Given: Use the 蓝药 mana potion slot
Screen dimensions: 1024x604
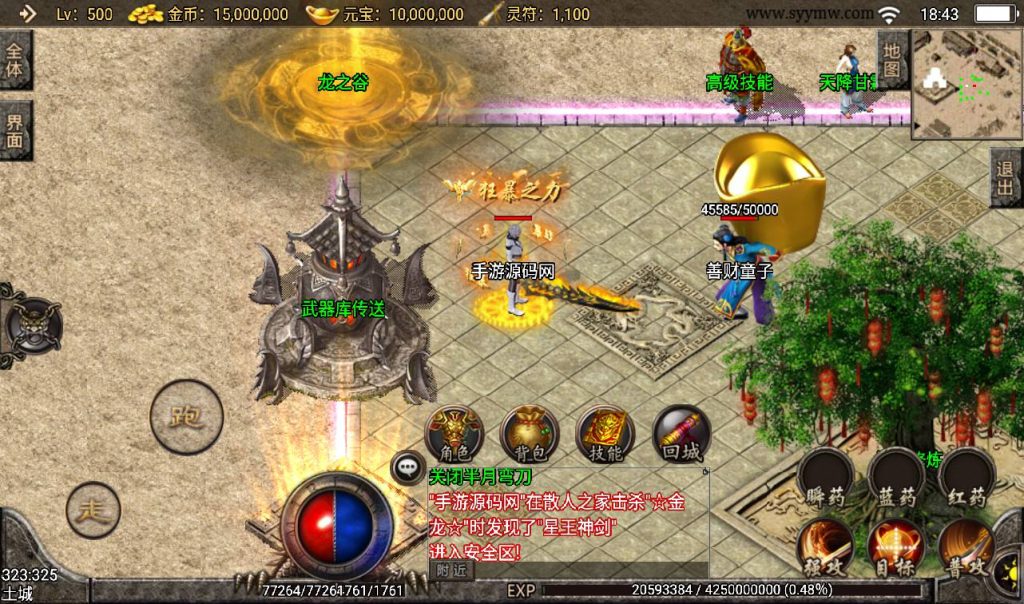Looking at the screenshot, I should pos(896,476).
